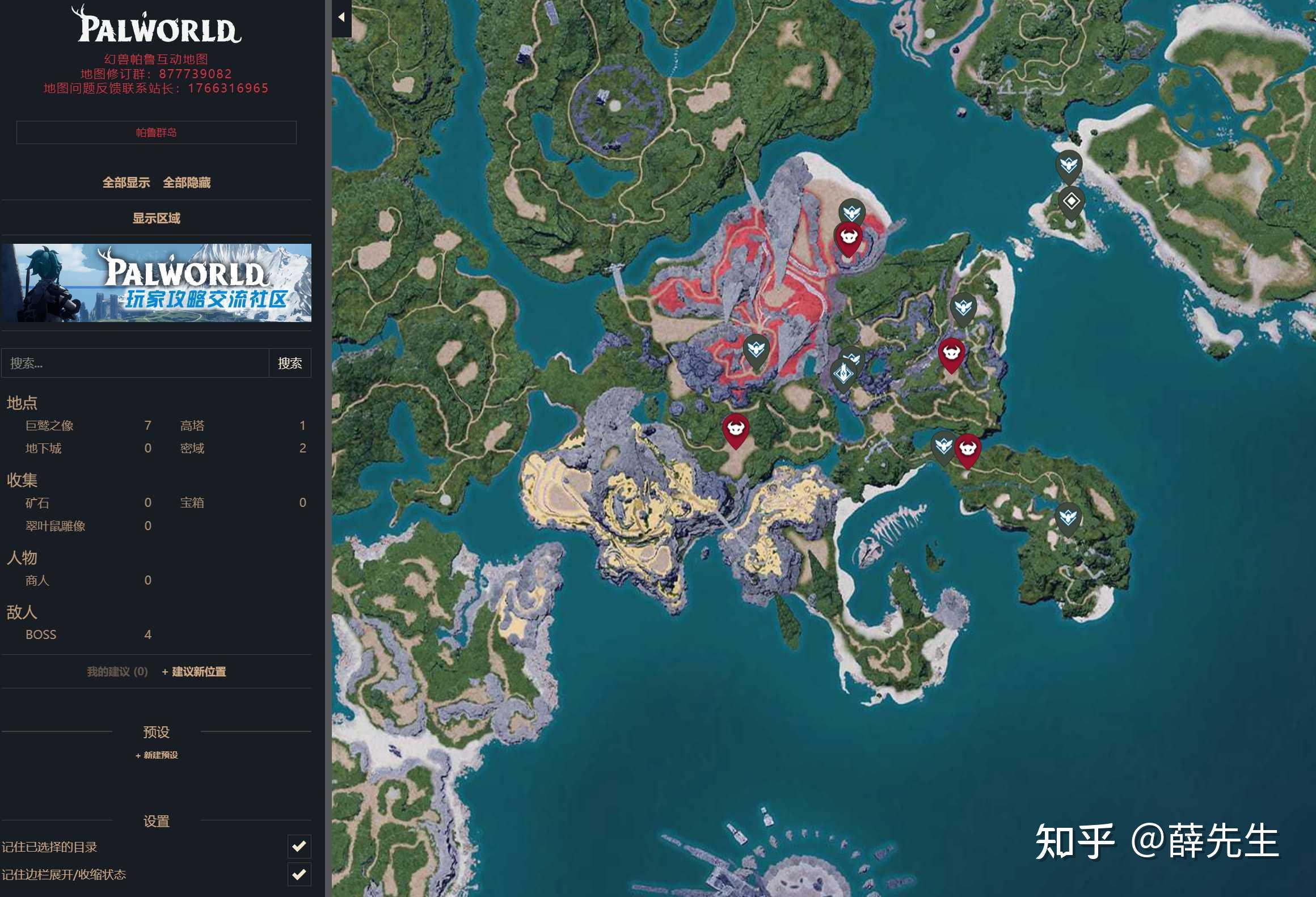This screenshot has height=897, width=1316.
Task: Open the sealed realm diamond marker near map center
Action: tap(843, 373)
